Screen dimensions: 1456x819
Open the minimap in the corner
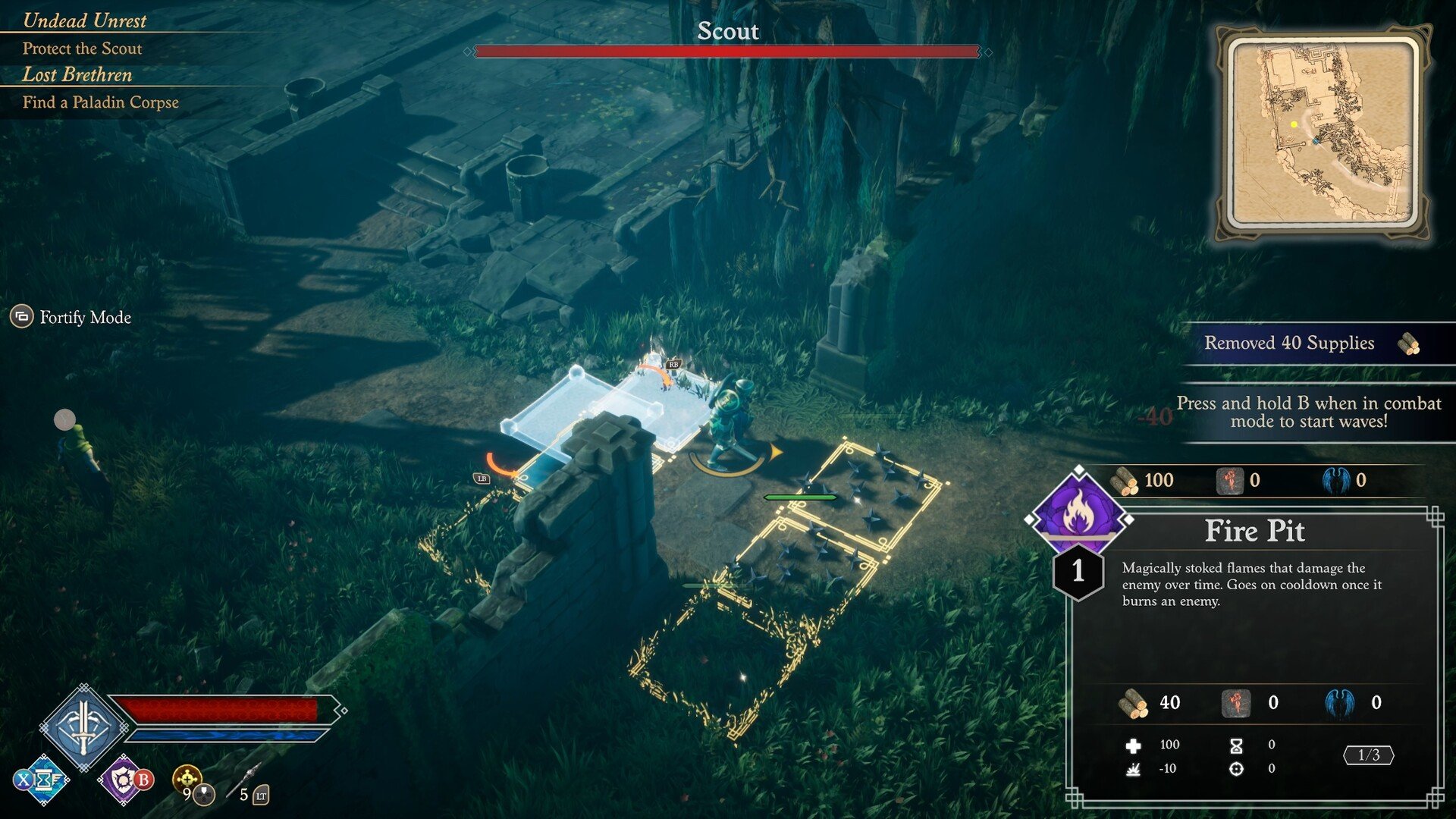tap(1323, 133)
